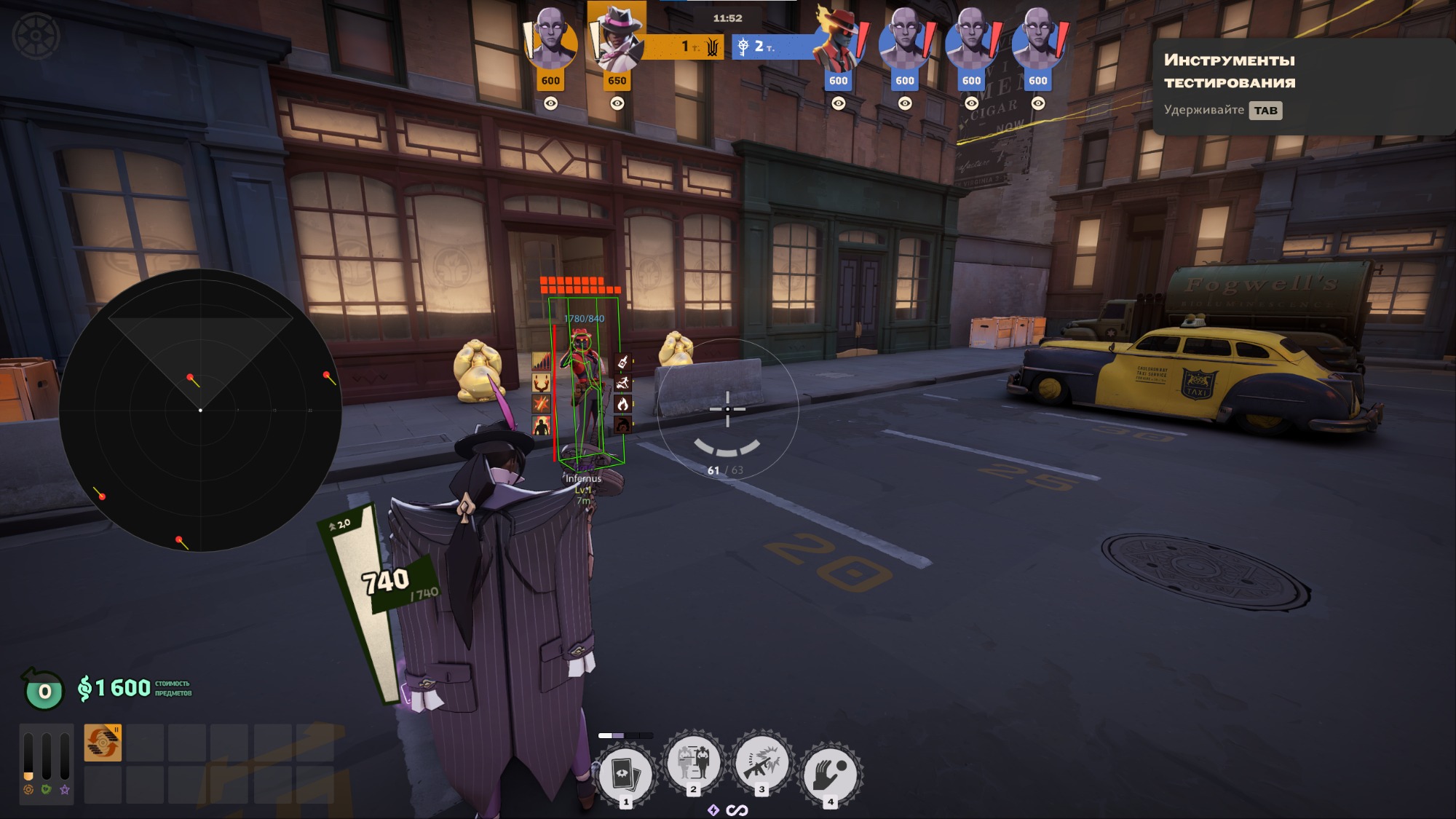The image size is (1456, 819).
Task: Select the orange circular-arrows item slot
Action: [x=103, y=743]
